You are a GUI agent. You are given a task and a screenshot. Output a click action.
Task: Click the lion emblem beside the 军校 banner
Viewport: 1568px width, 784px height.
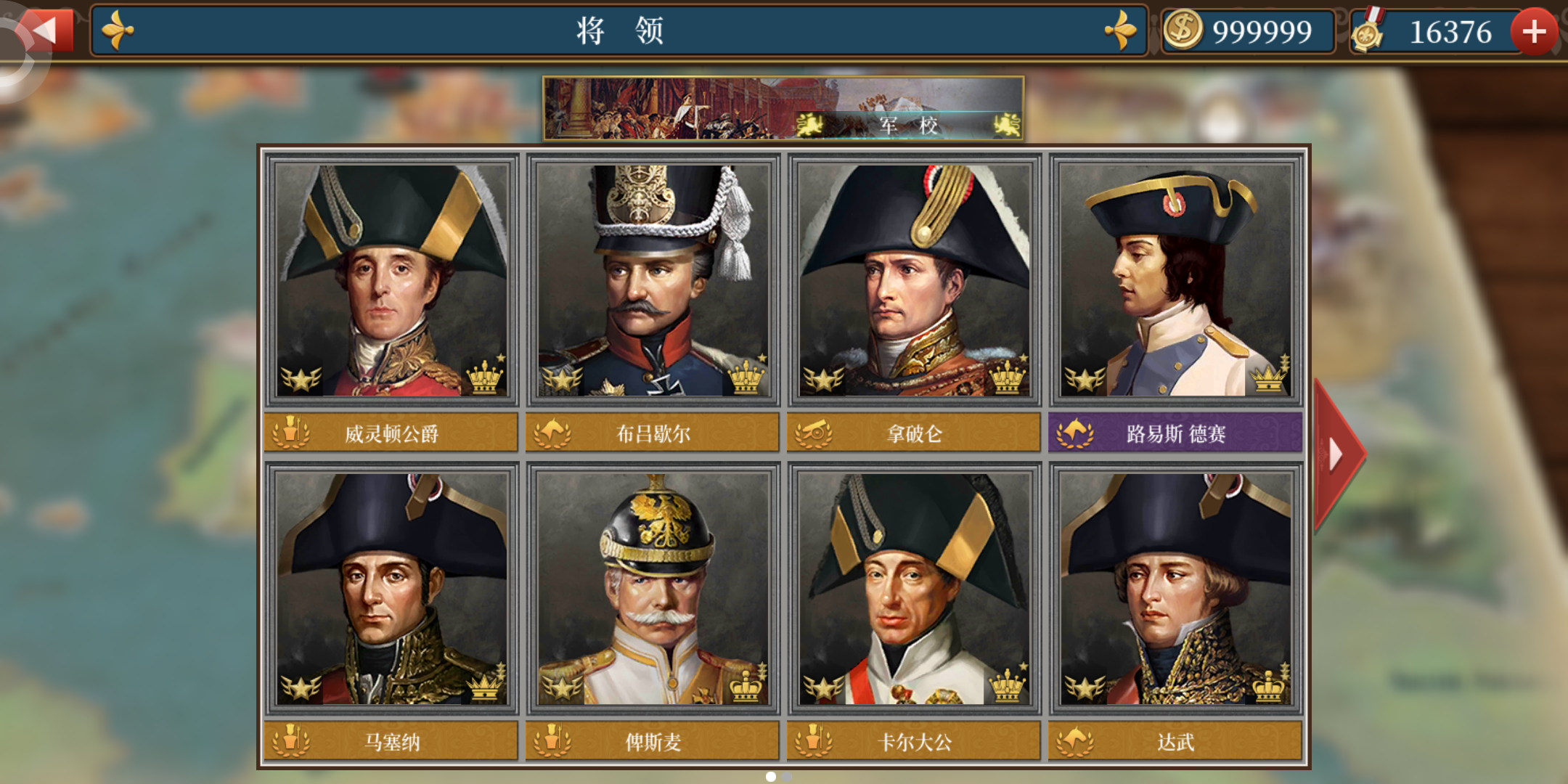[808, 124]
